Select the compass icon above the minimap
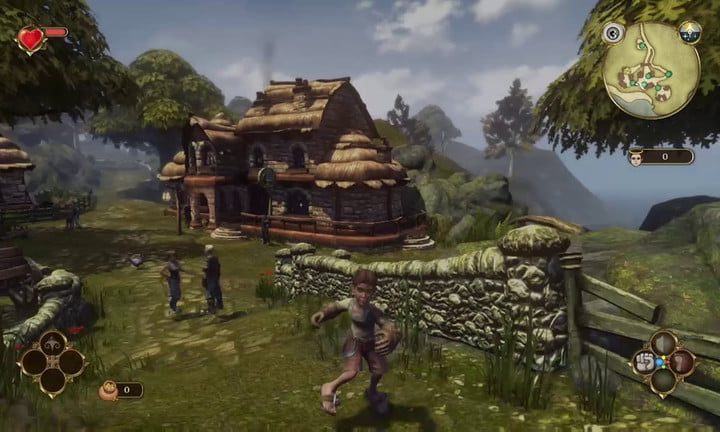This screenshot has width=720, height=432. point(689,32)
